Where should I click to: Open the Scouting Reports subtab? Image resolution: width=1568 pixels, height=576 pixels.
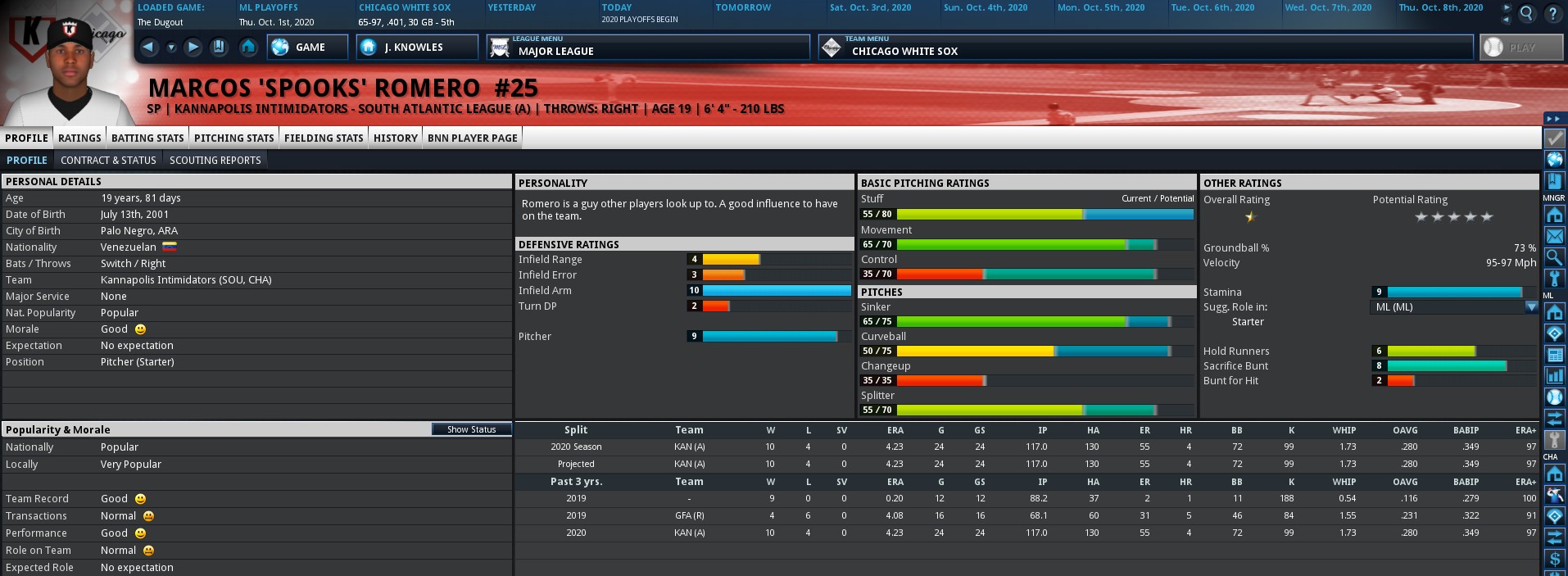pyautogui.click(x=215, y=161)
